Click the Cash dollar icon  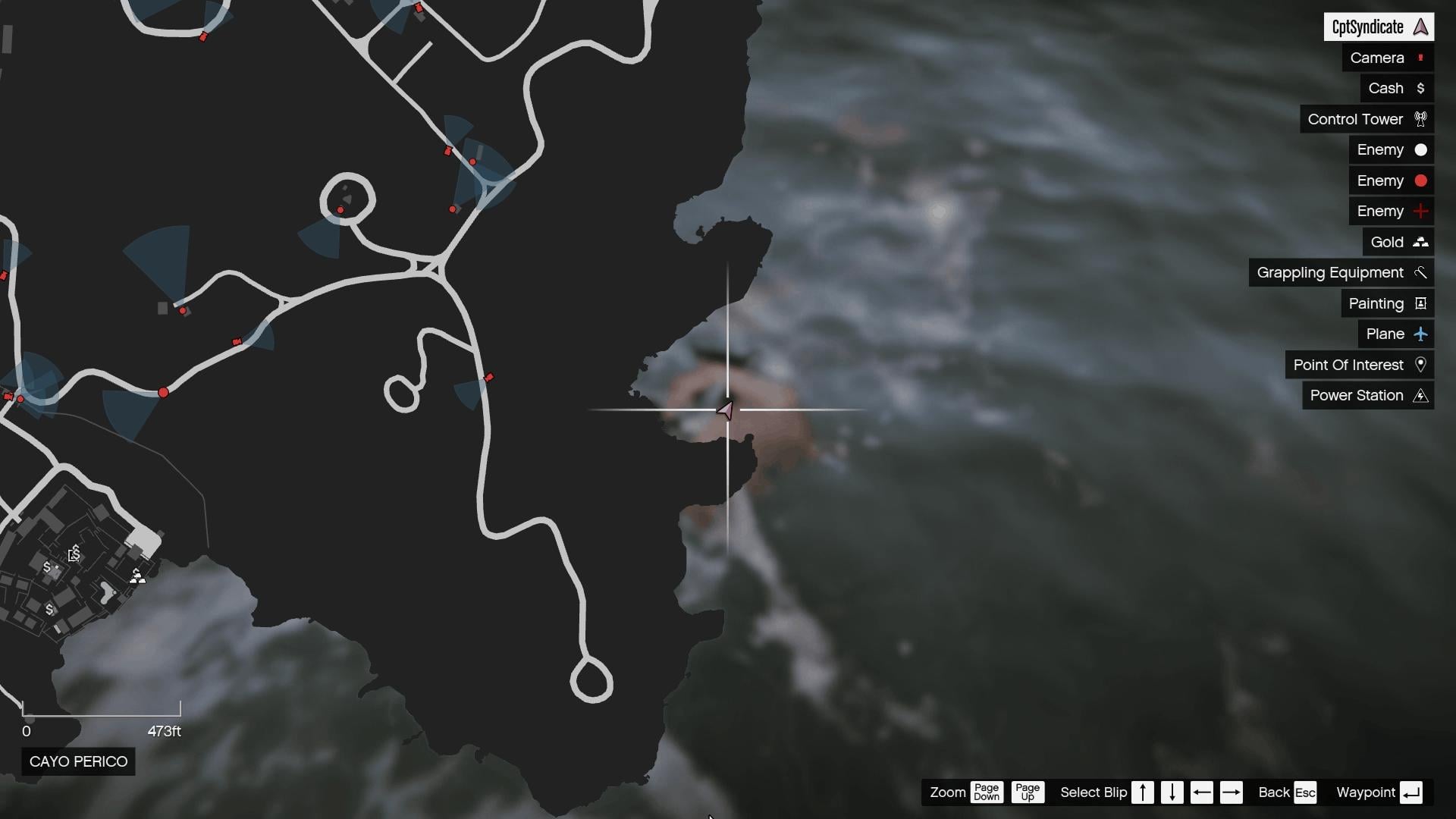tap(1421, 88)
